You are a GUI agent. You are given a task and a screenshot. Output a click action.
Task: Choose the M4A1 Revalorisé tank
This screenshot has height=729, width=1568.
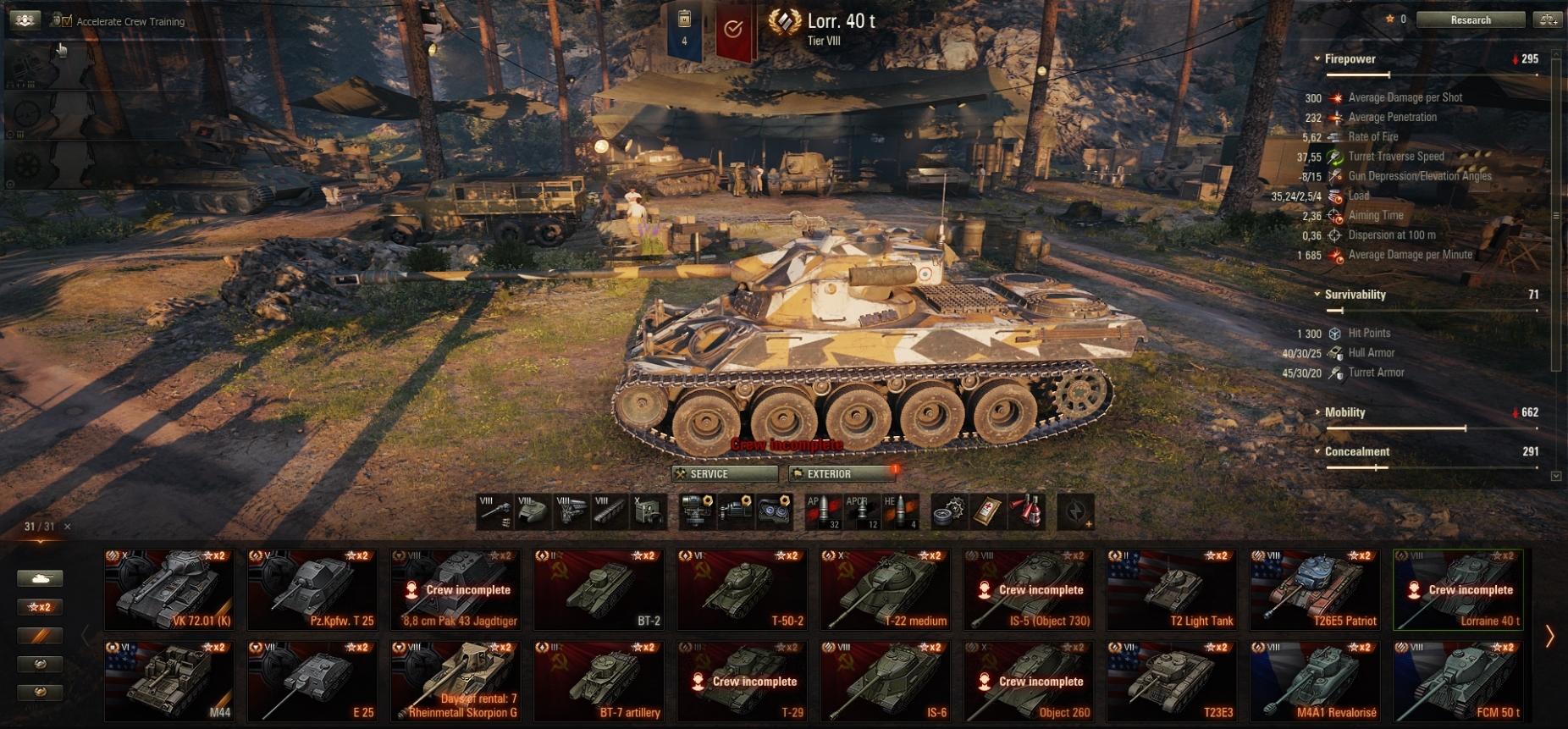click(x=1314, y=681)
